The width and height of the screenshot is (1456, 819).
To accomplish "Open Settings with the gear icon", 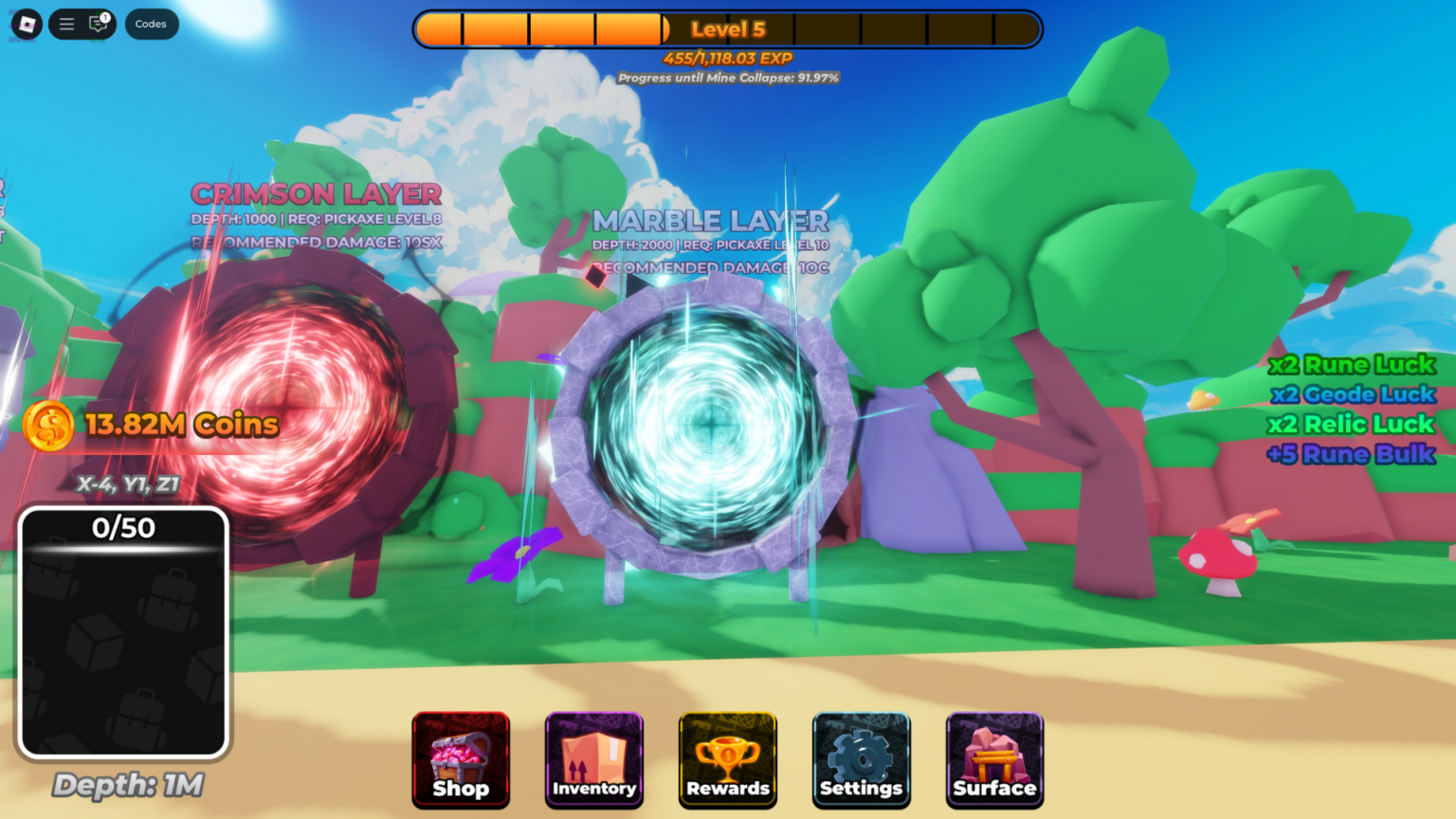I will 861,760.
